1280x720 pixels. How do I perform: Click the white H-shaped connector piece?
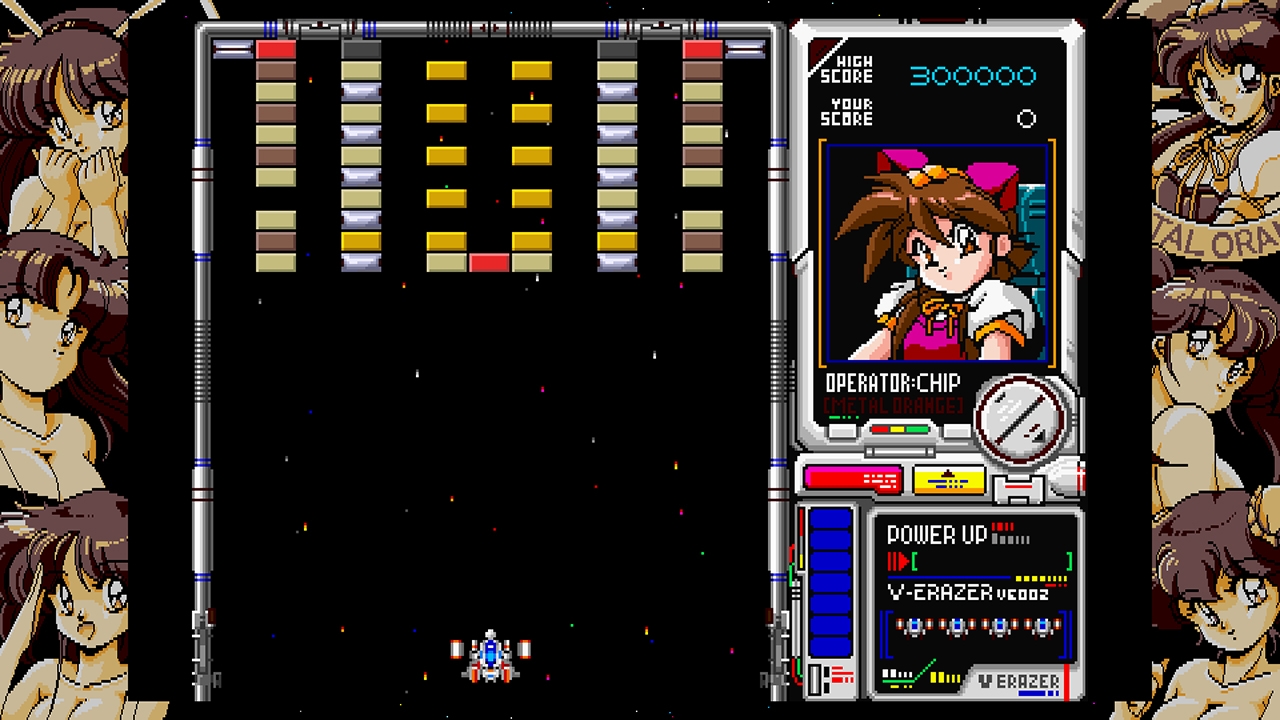[1018, 486]
